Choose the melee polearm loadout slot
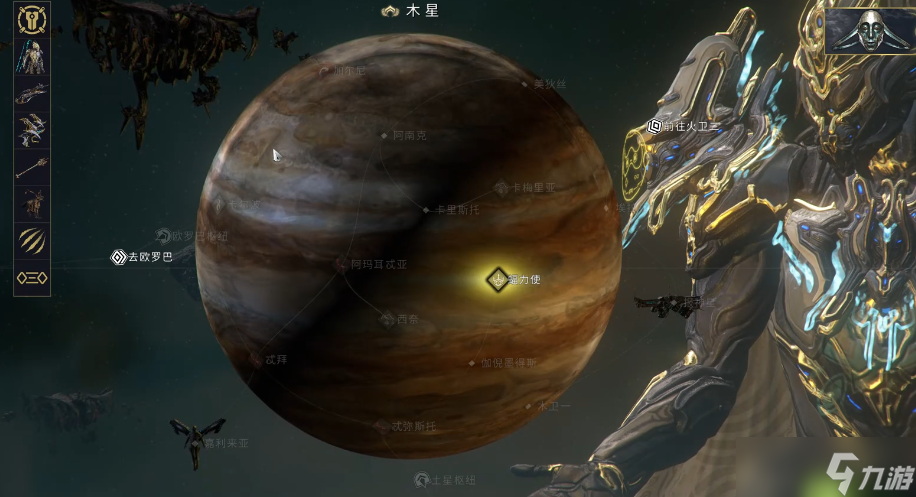The height and width of the screenshot is (497, 916). (x=31, y=167)
